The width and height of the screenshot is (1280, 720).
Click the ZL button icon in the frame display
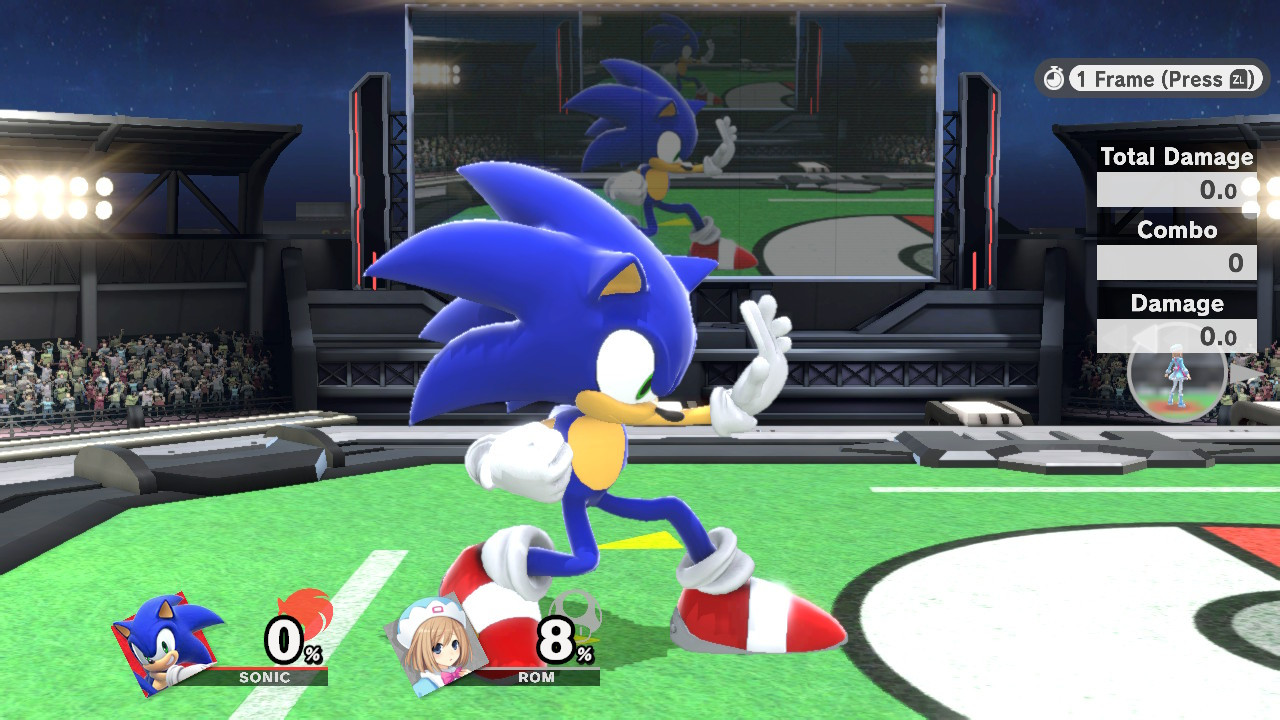(1240, 79)
